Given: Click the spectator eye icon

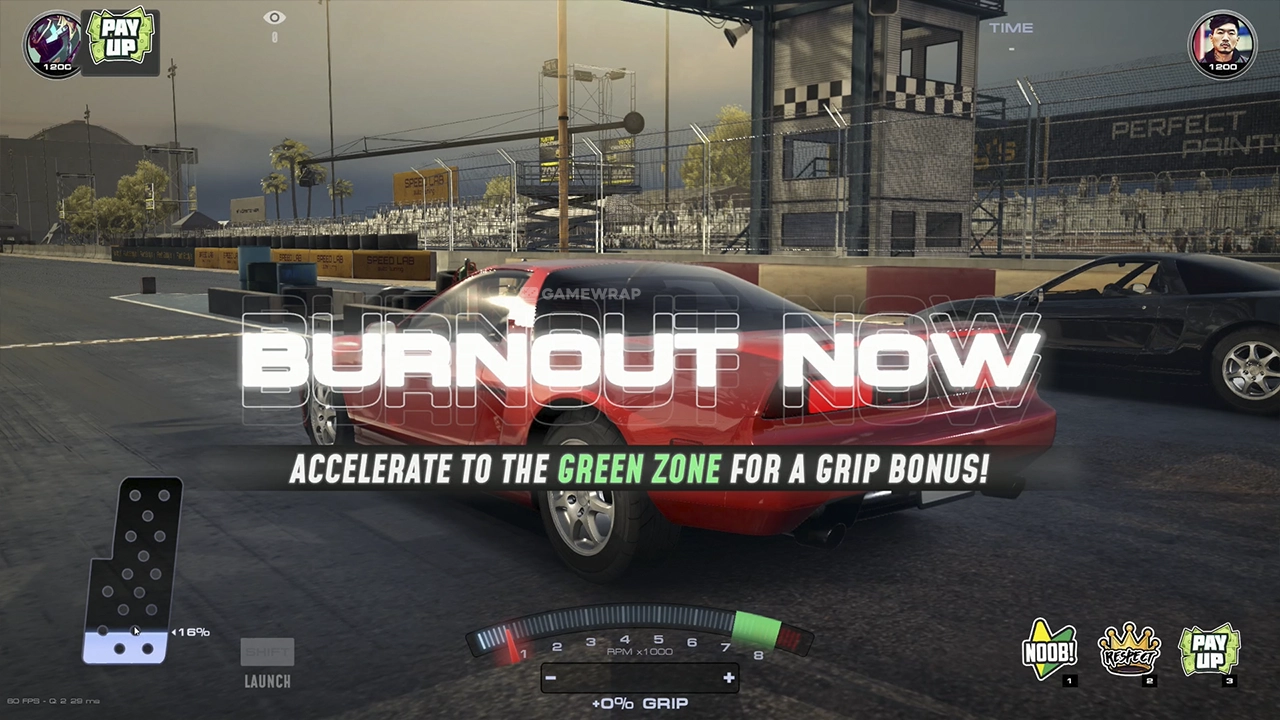Looking at the screenshot, I should (274, 18).
